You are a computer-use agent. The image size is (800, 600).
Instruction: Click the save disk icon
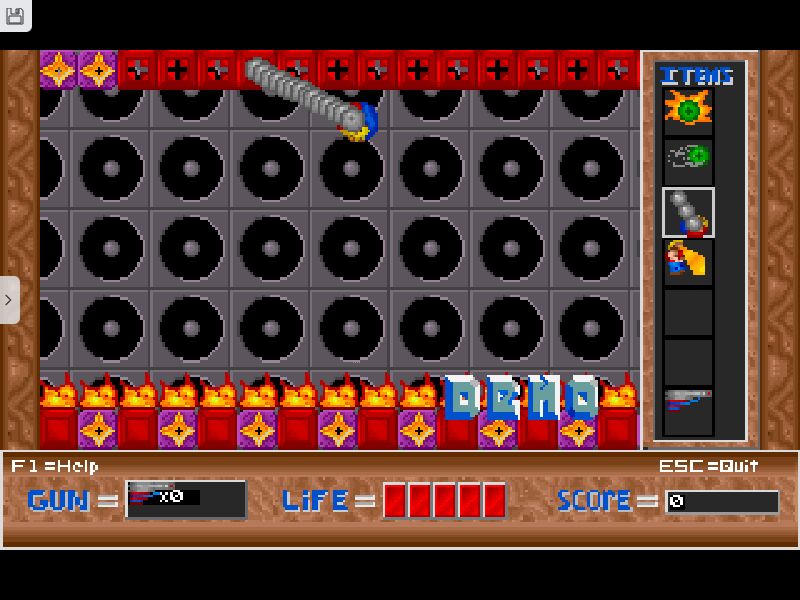[14, 14]
